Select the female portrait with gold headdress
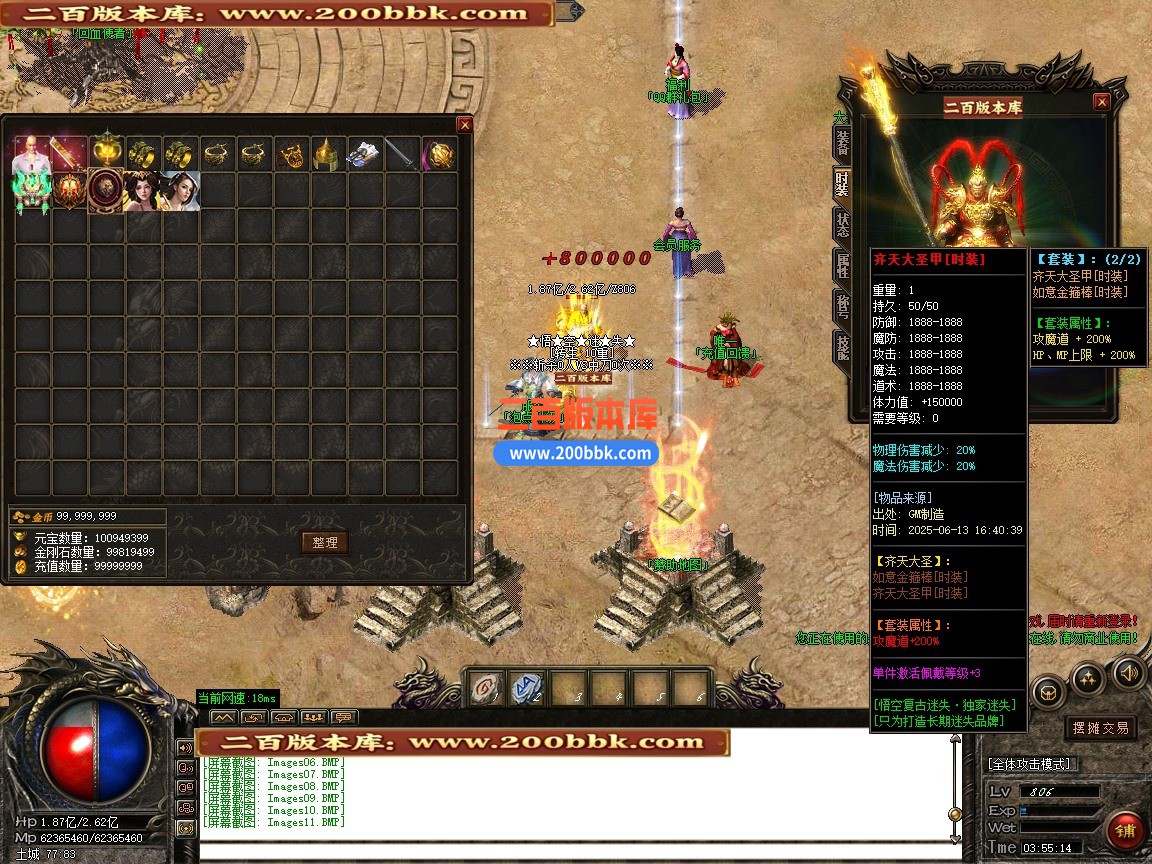Viewport: 1152px width, 864px height. (x=143, y=191)
